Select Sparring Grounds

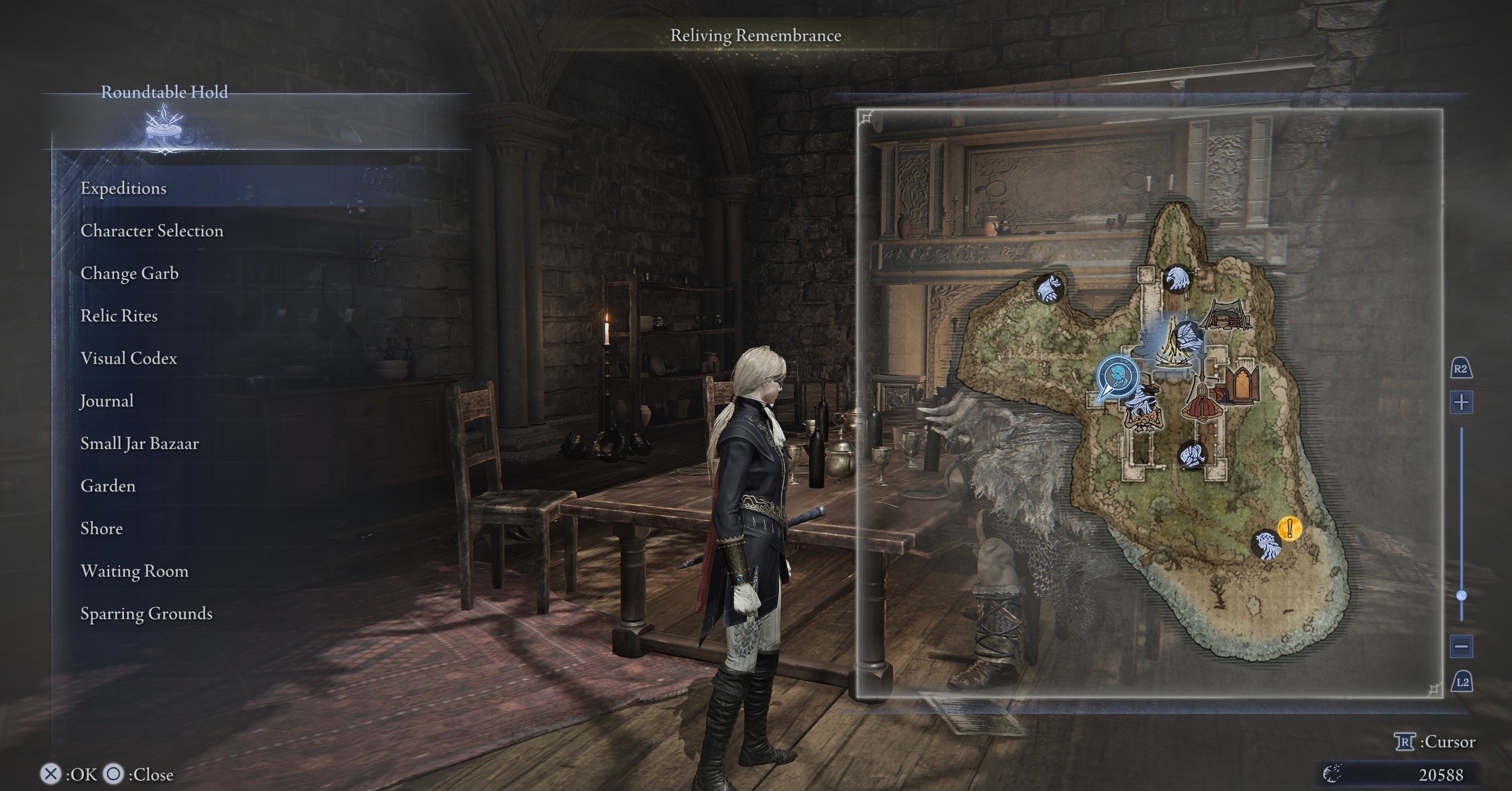pos(146,613)
